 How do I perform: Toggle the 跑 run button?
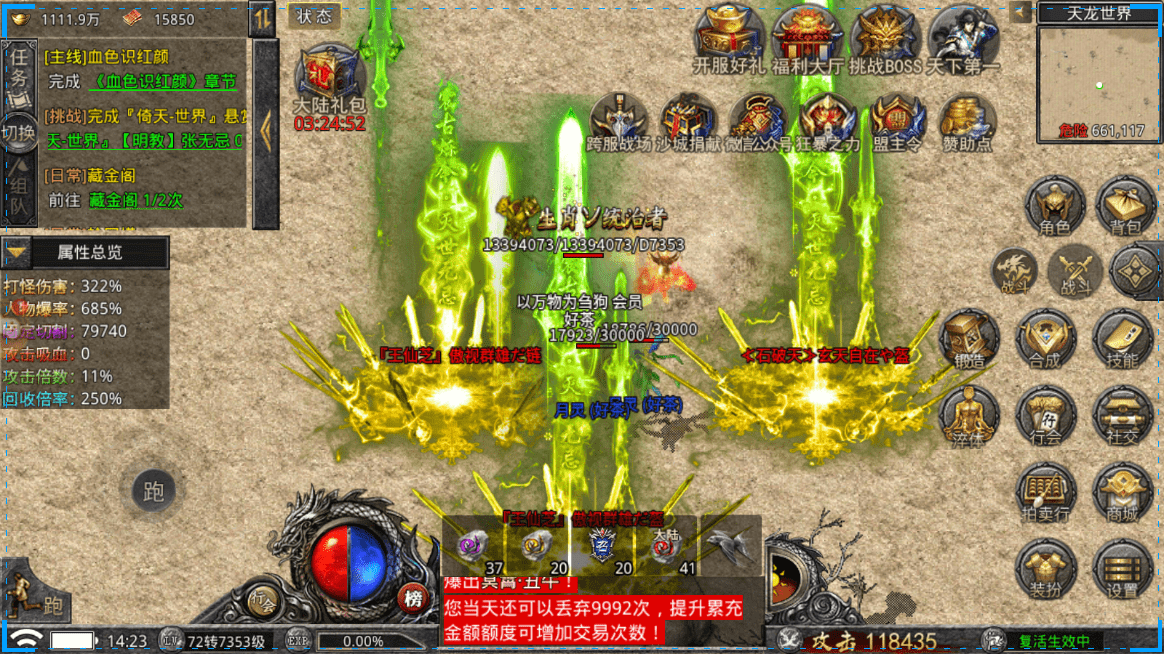tap(154, 491)
